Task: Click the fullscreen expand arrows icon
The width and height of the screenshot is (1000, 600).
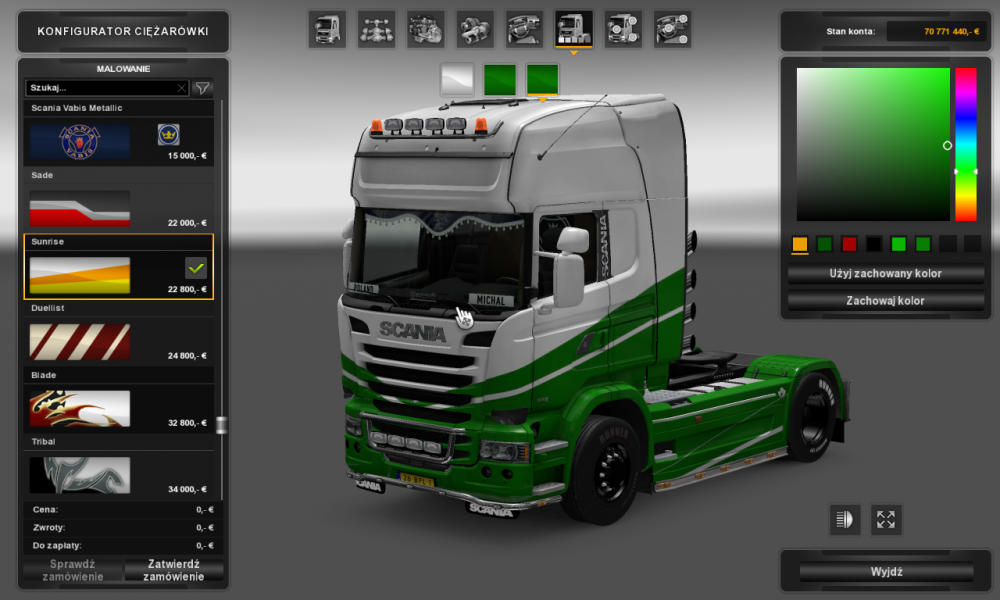Action: pyautogui.click(x=886, y=519)
